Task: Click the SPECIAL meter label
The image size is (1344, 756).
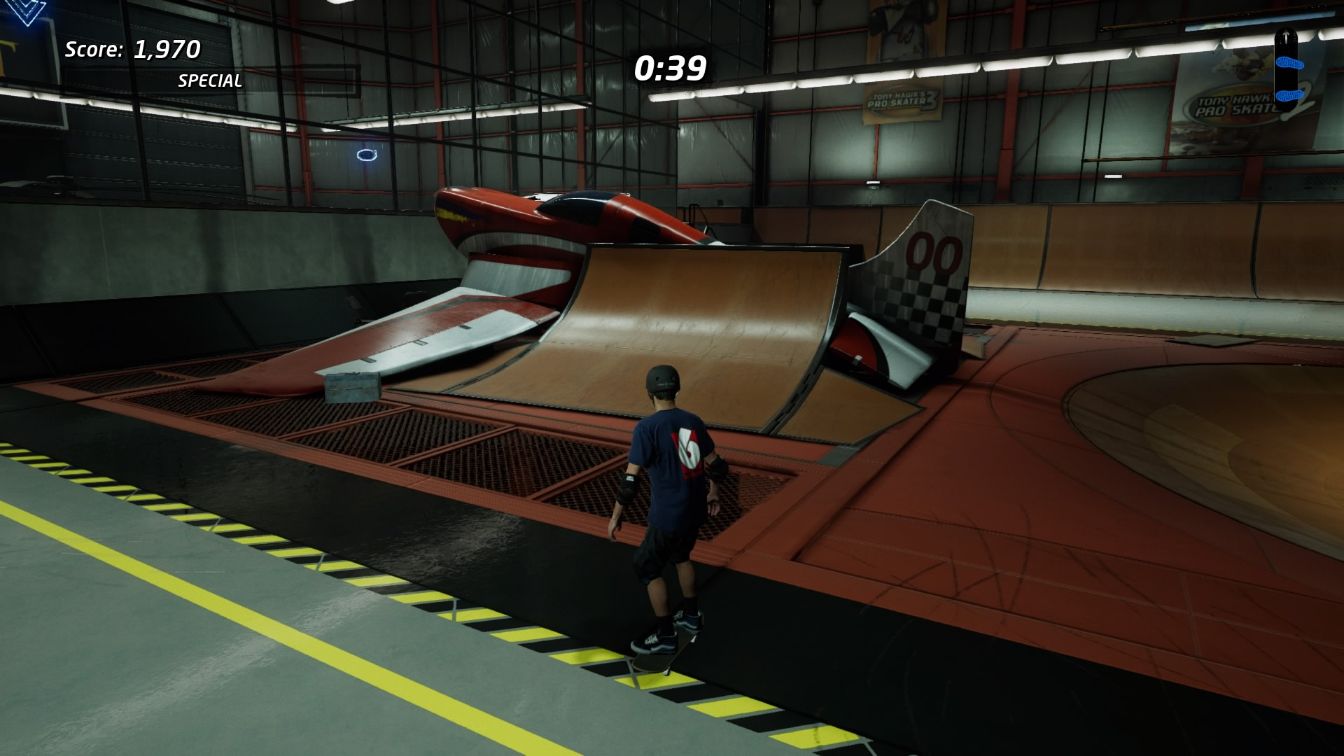Action: click(209, 80)
